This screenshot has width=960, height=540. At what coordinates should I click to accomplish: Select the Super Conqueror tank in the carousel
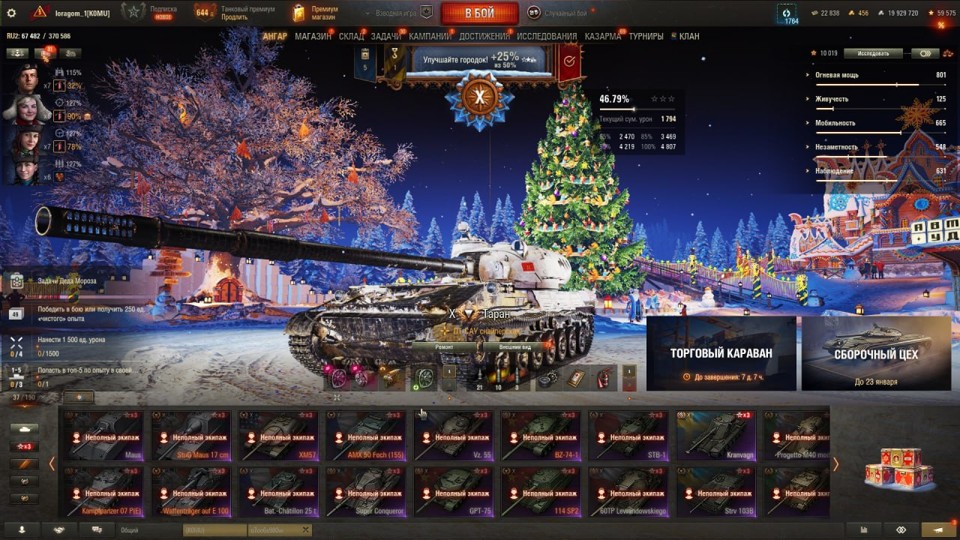[x=366, y=491]
